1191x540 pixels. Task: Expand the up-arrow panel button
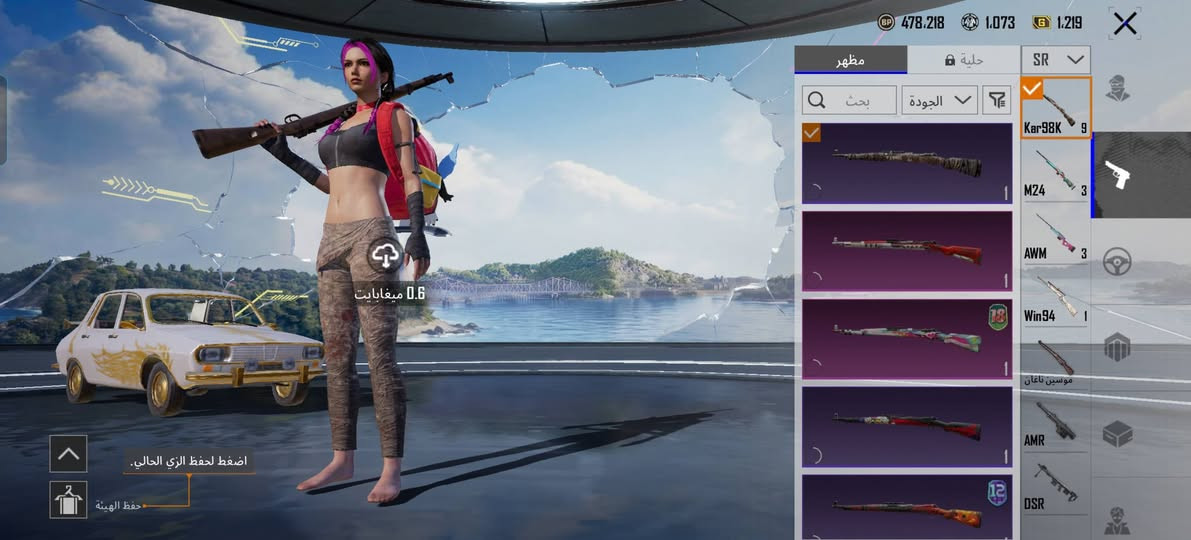point(68,453)
